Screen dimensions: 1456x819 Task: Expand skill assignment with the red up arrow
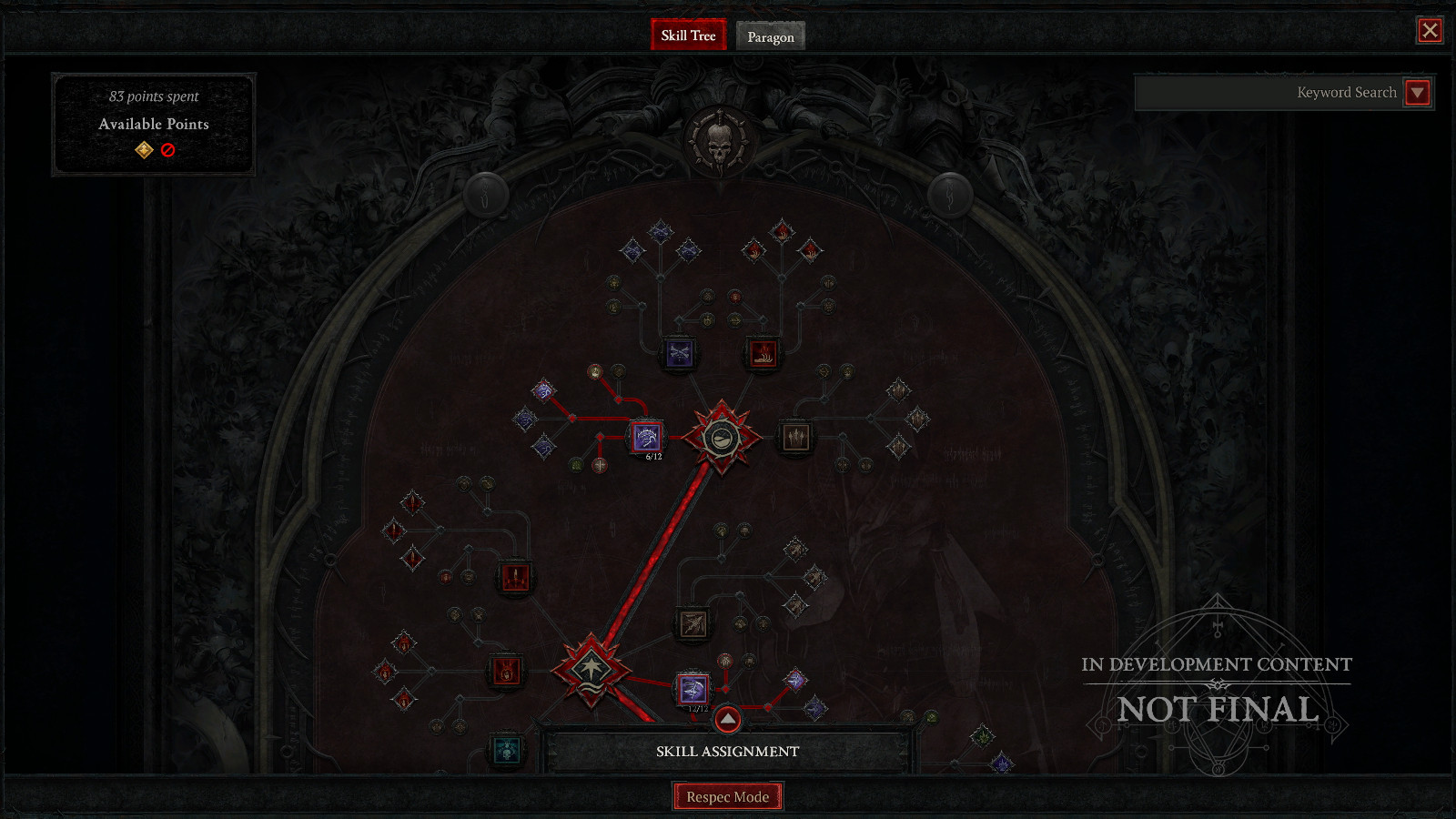click(726, 720)
